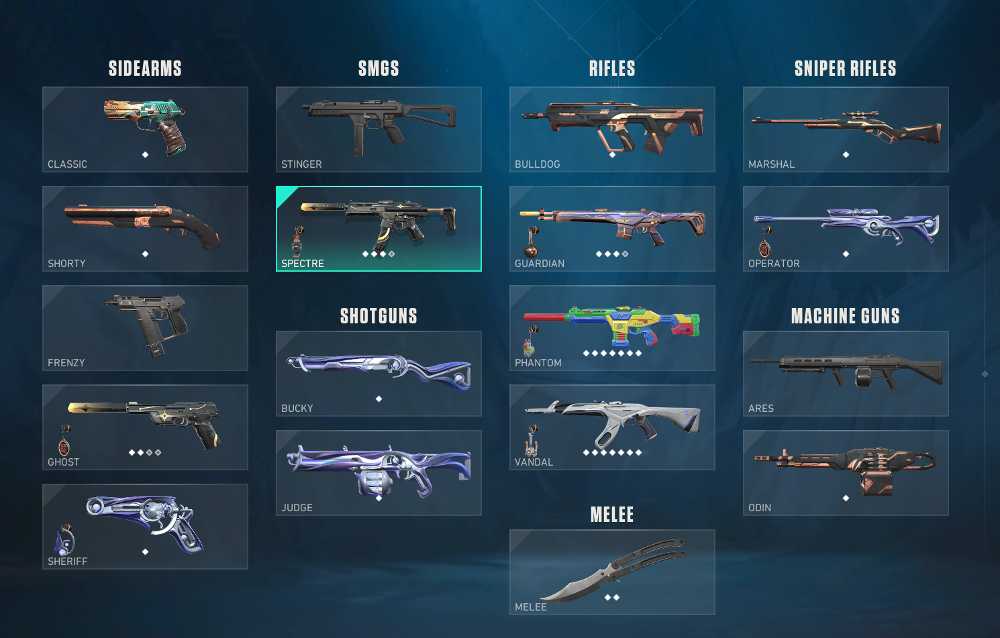Screen dimensions: 1000x638
Task: Choose the Frenzy pistol tile
Action: tap(145, 327)
